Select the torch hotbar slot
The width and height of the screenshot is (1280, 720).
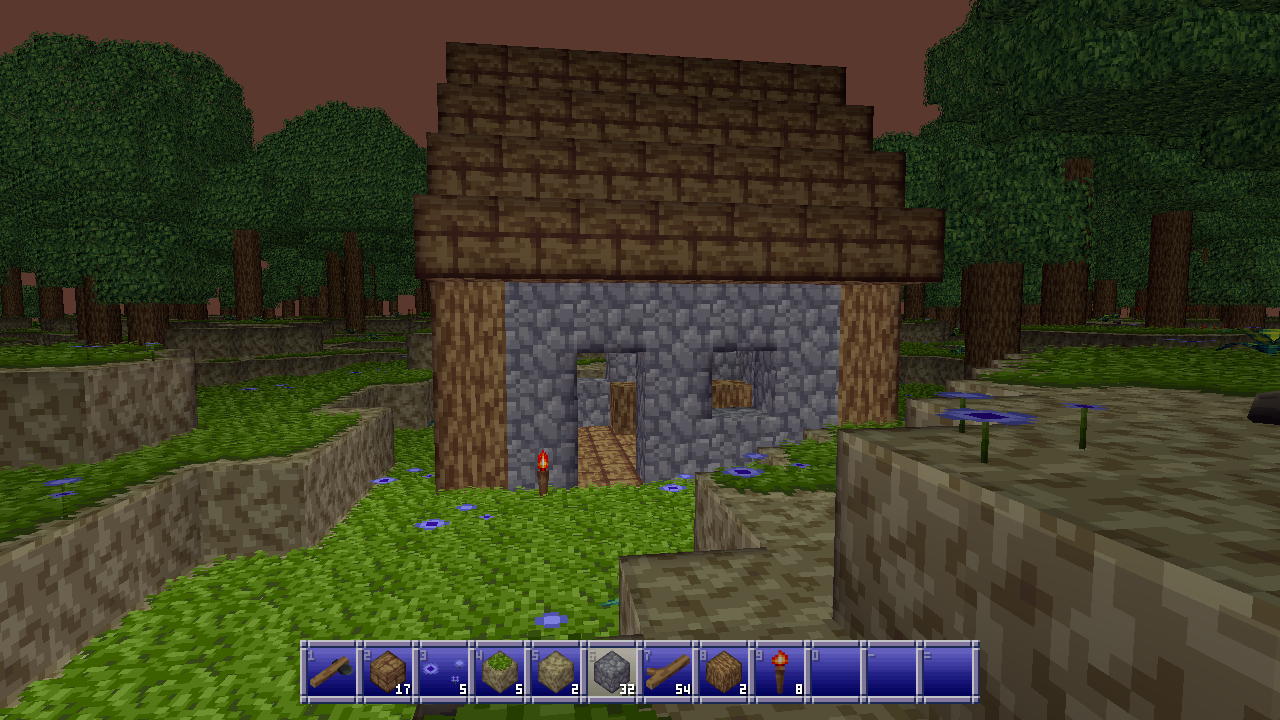[x=780, y=671]
